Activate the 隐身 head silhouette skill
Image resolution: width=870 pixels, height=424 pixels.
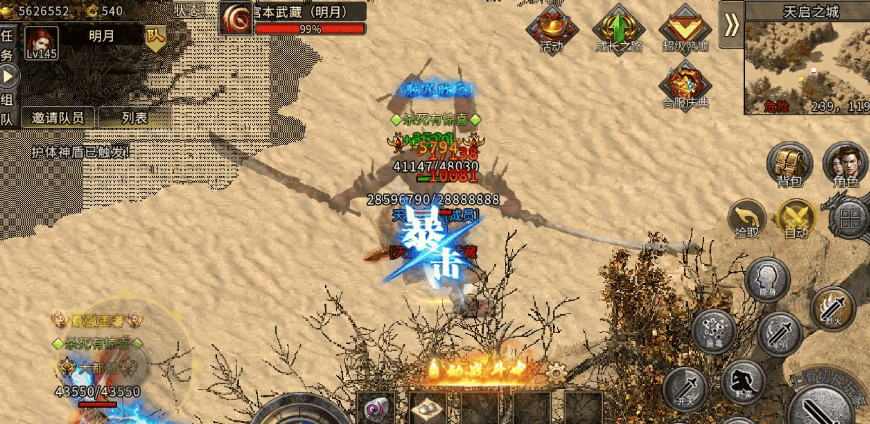click(x=768, y=279)
